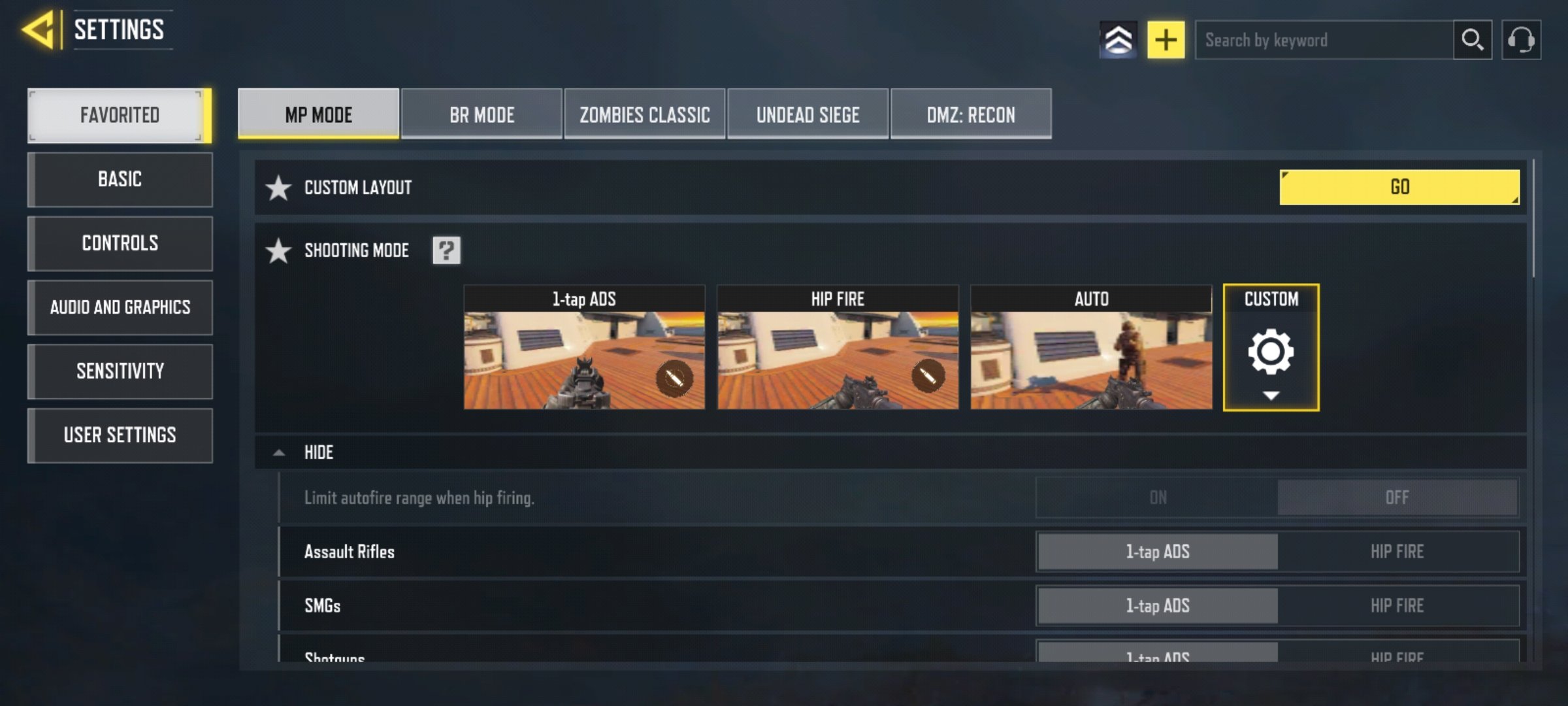
Task: Switch to the Zombies Classic tab
Action: pyautogui.click(x=645, y=115)
